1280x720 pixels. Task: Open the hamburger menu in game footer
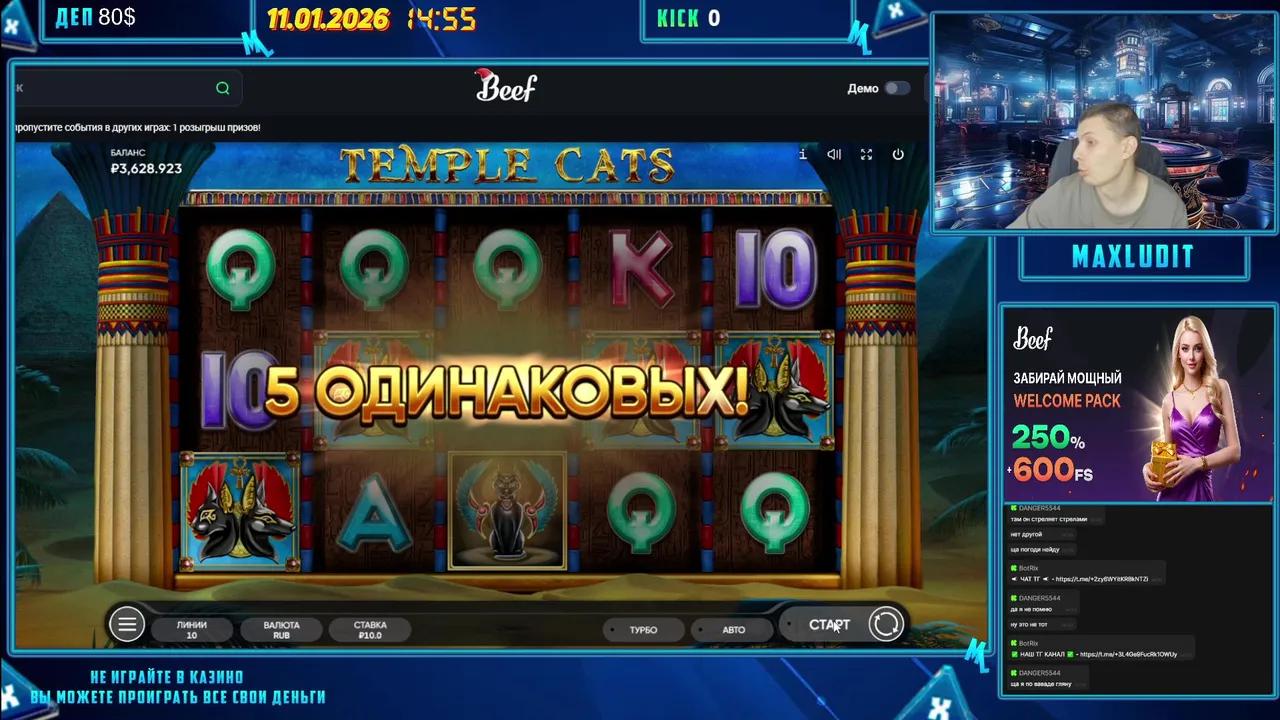pyautogui.click(x=127, y=623)
